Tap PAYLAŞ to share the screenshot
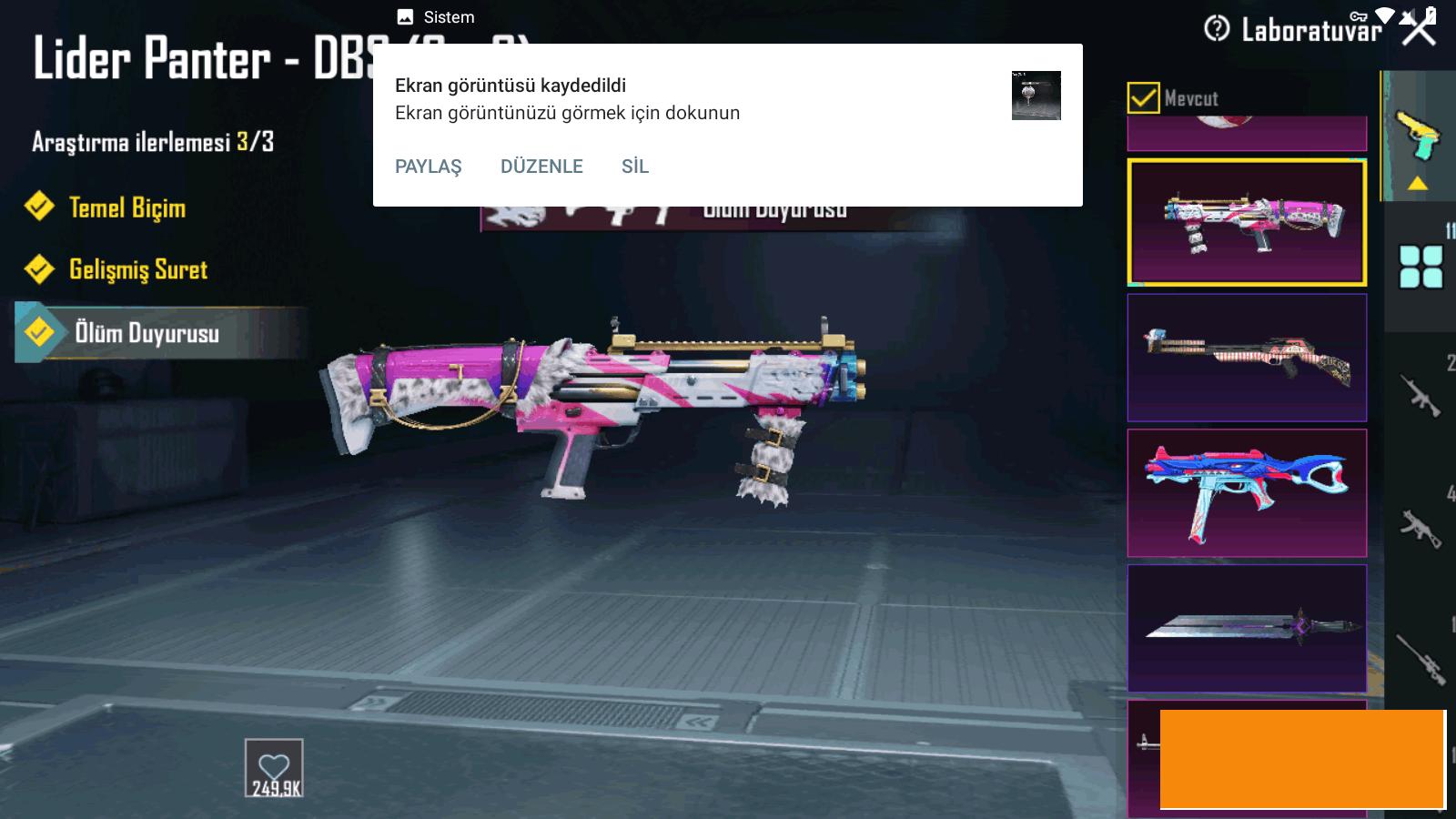 coord(428,167)
